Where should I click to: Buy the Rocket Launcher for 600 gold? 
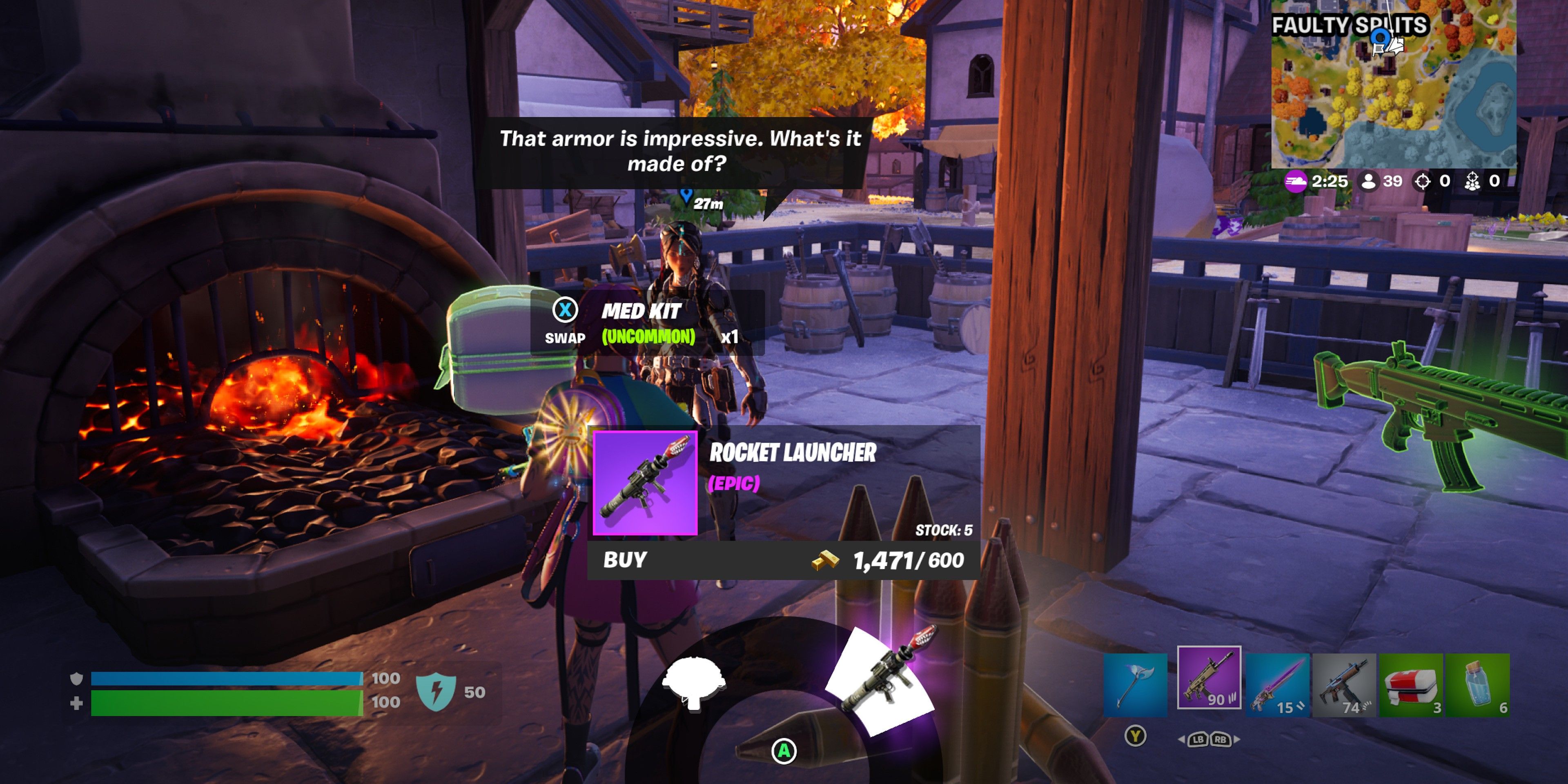click(x=783, y=560)
